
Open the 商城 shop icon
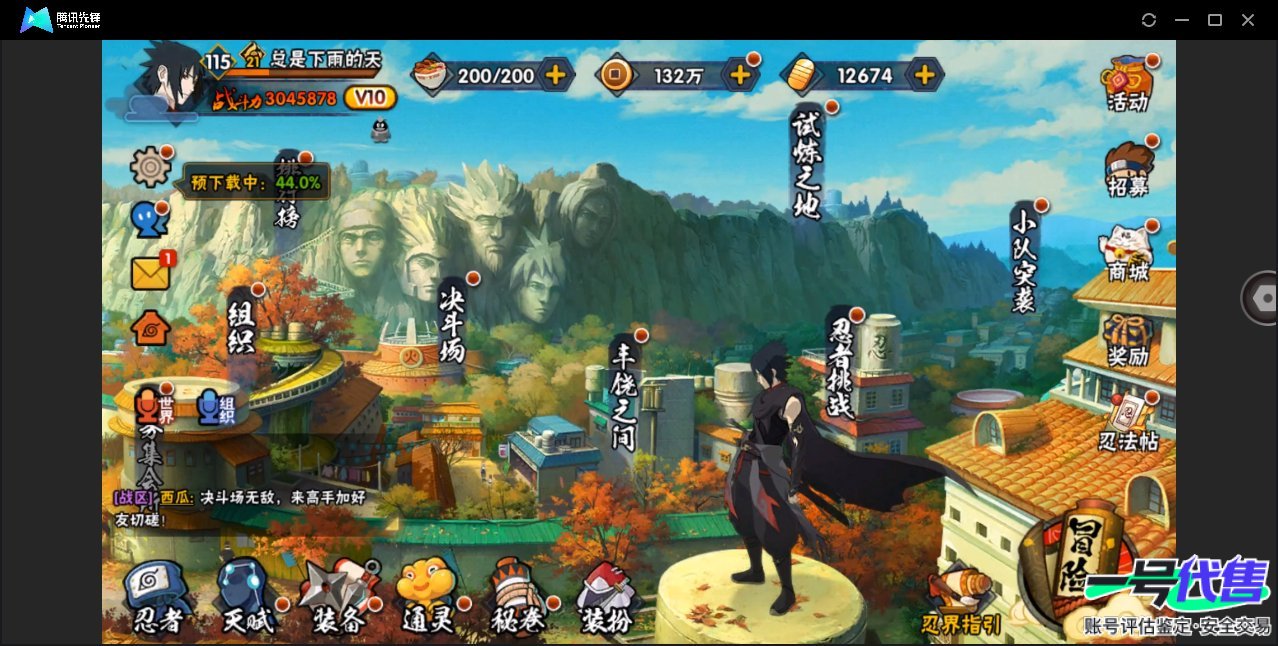point(1128,254)
